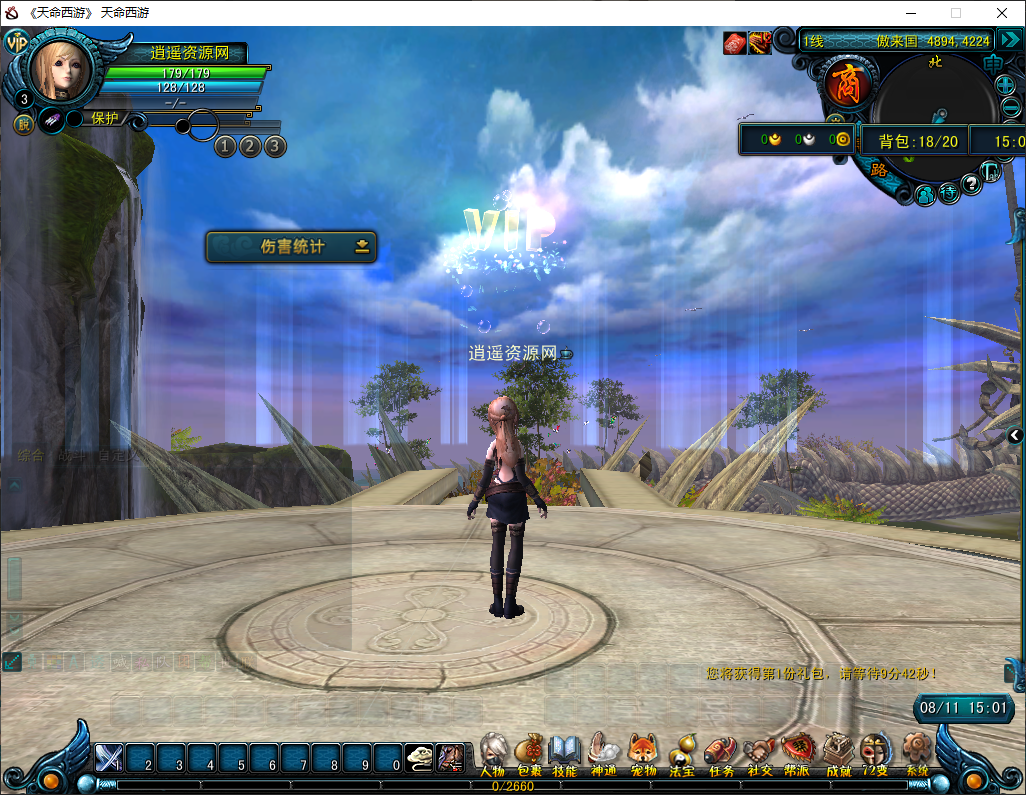Open the 72变 mask icon
This screenshot has width=1026, height=795.
point(876,751)
